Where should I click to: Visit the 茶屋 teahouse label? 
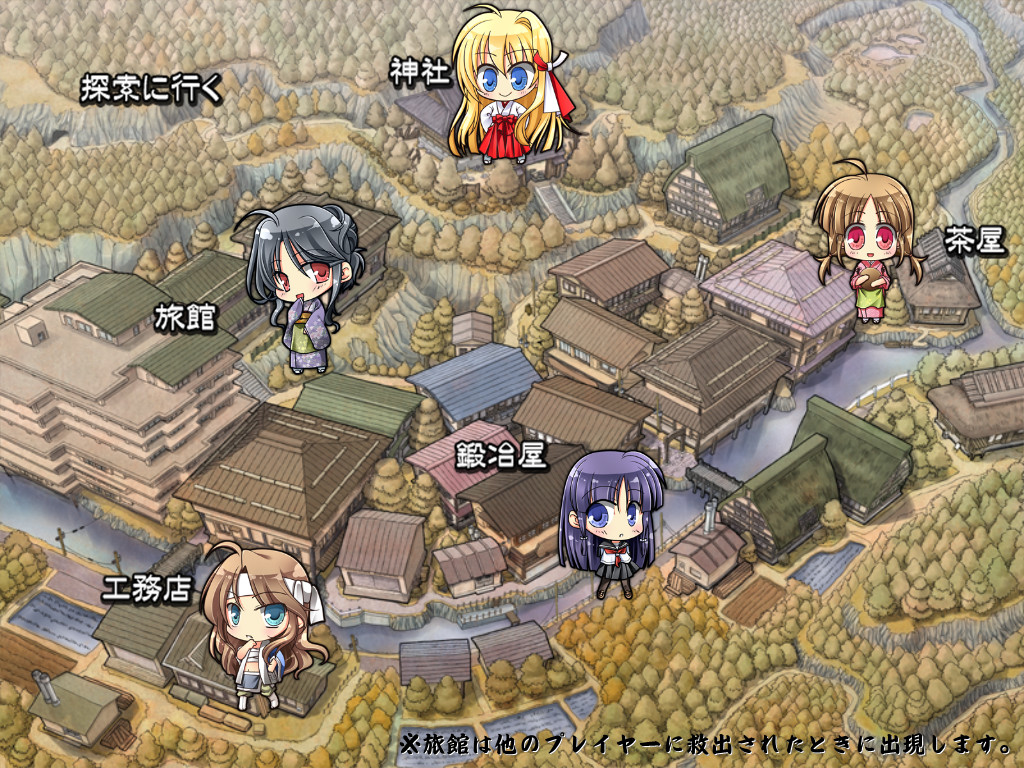(977, 243)
